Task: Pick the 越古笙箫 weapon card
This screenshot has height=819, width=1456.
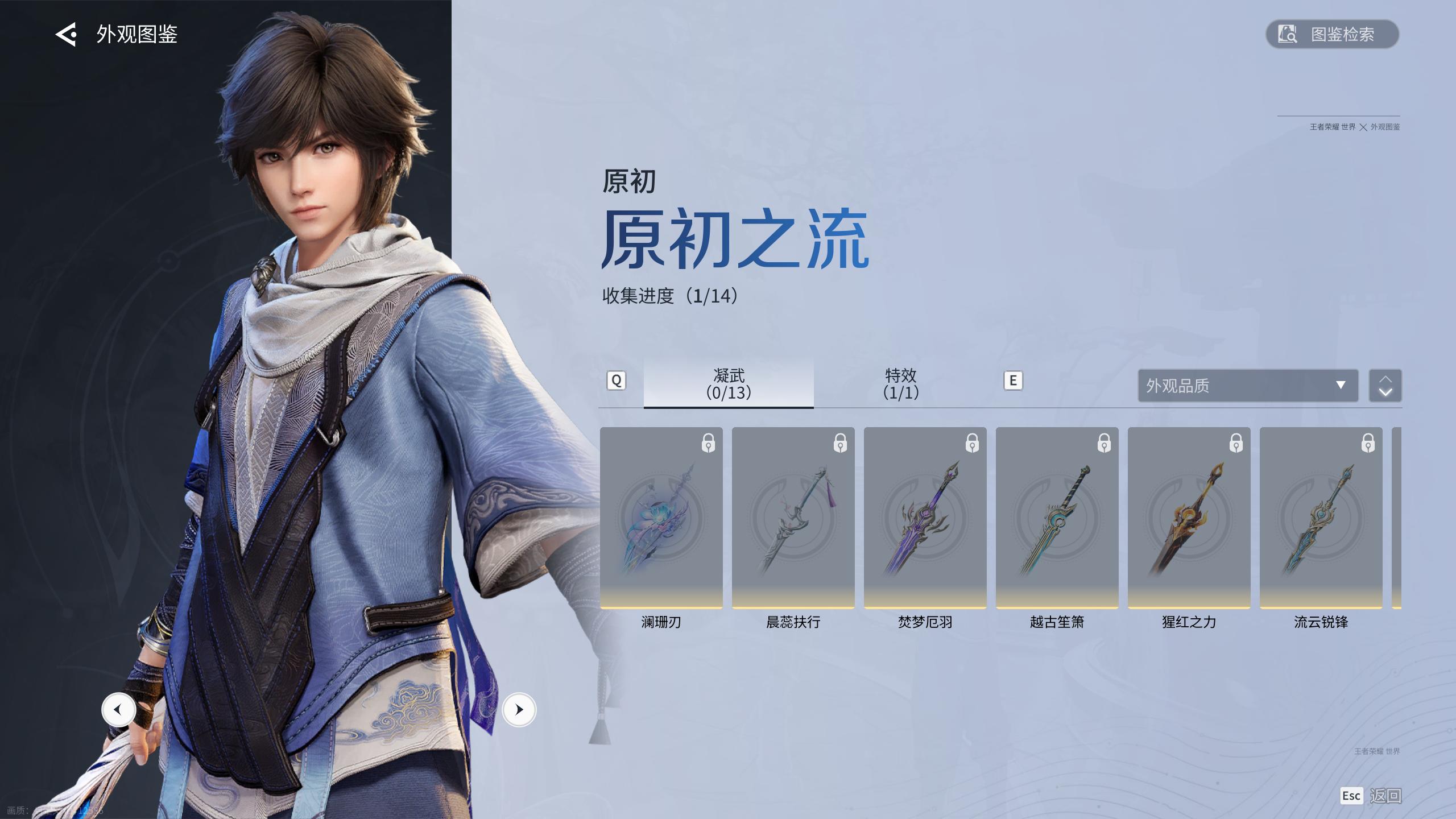Action: (x=1057, y=518)
